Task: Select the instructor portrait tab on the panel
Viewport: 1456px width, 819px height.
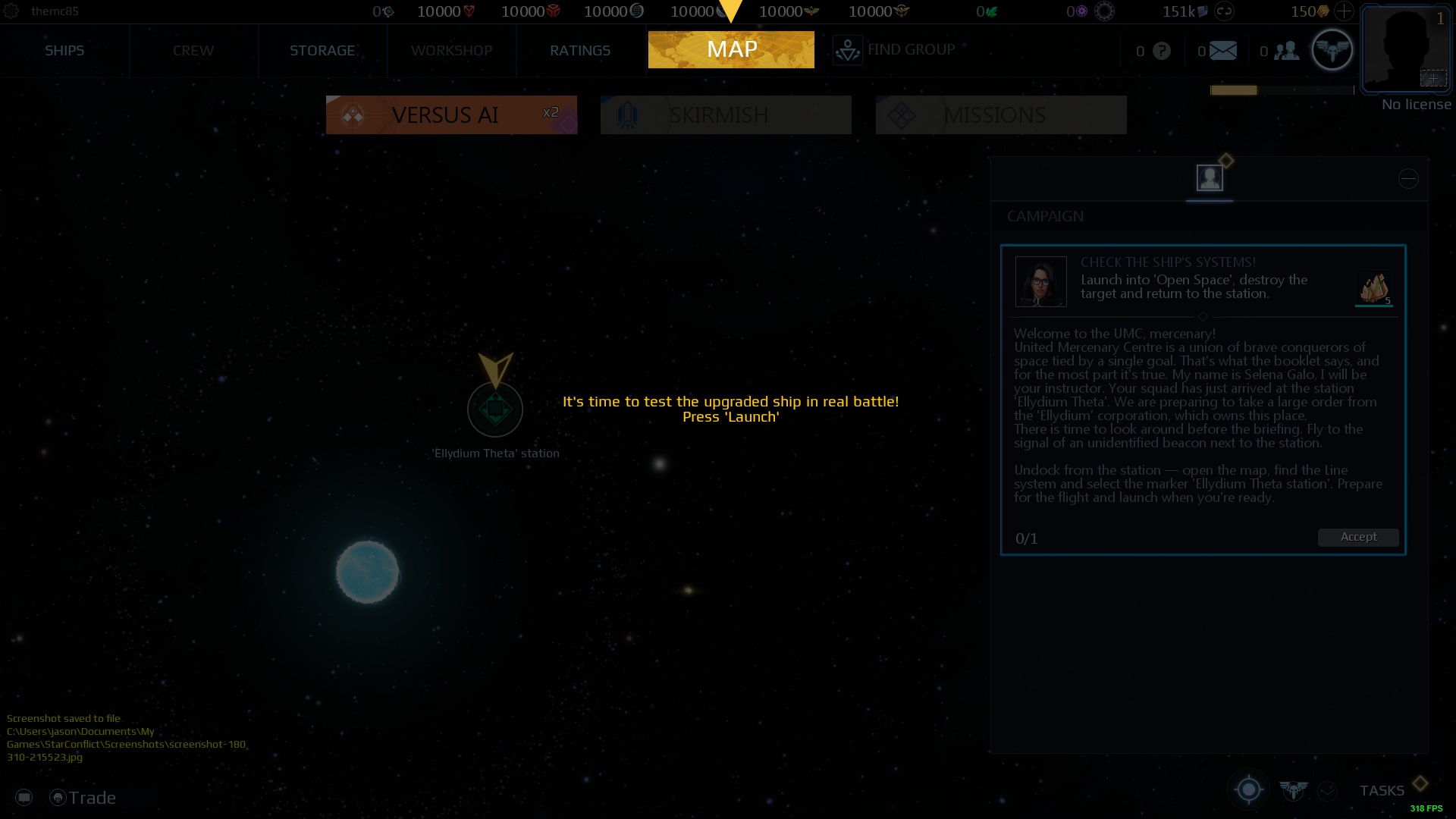Action: pos(1209,177)
